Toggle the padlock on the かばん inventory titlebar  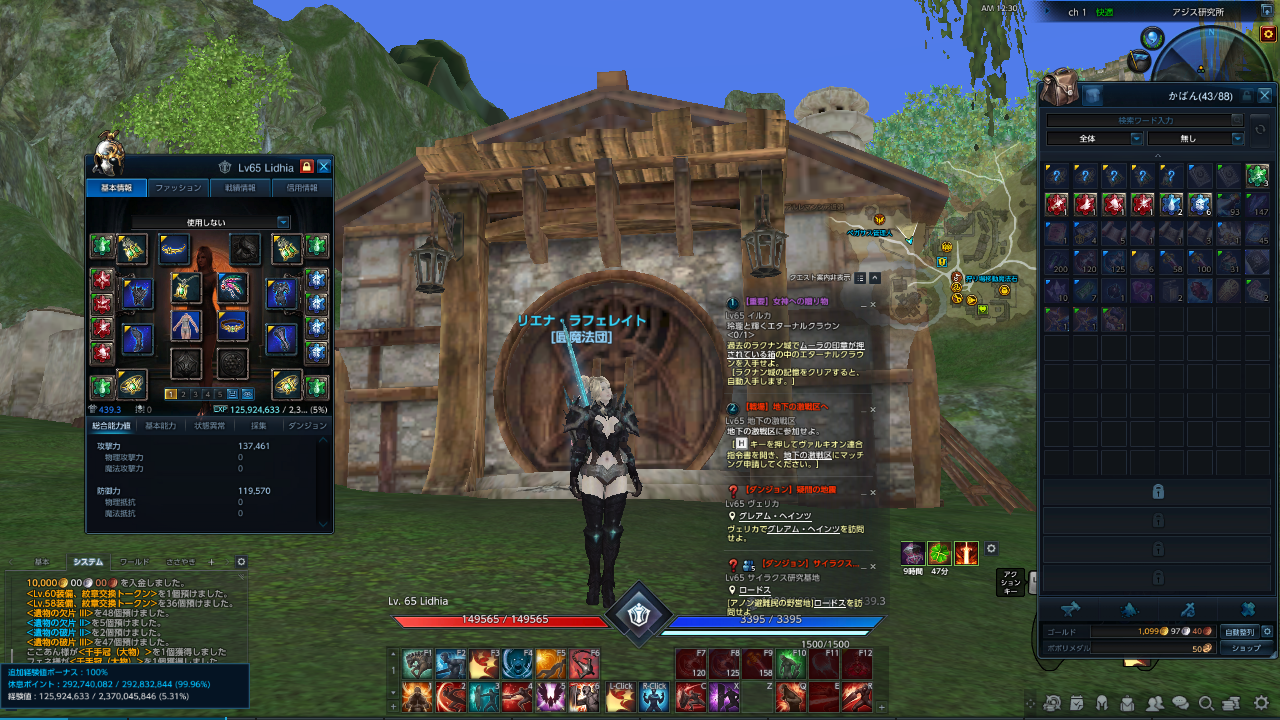tap(1248, 95)
